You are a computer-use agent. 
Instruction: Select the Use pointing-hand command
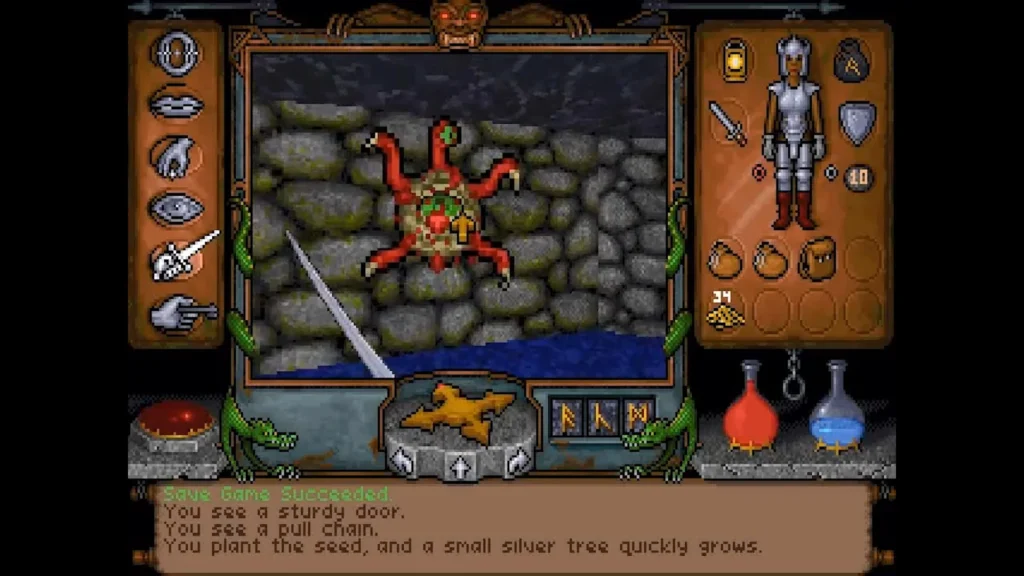tap(180, 312)
